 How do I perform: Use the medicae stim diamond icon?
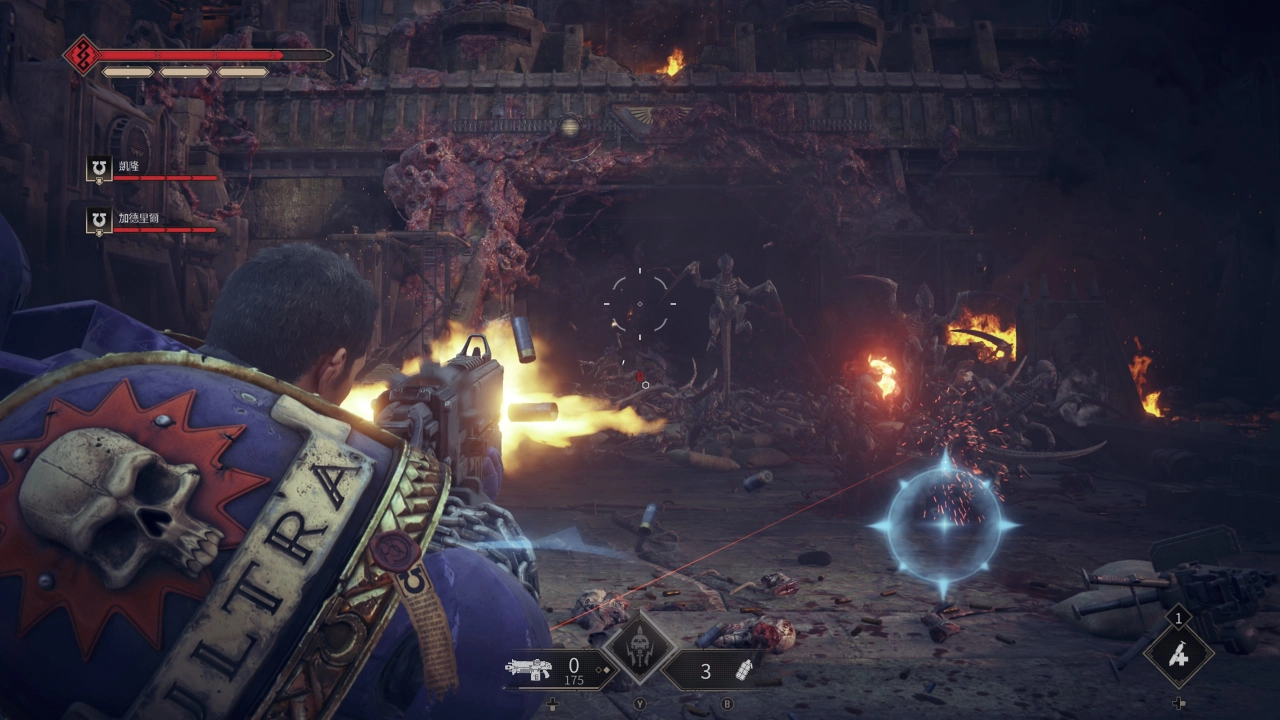click(1179, 654)
